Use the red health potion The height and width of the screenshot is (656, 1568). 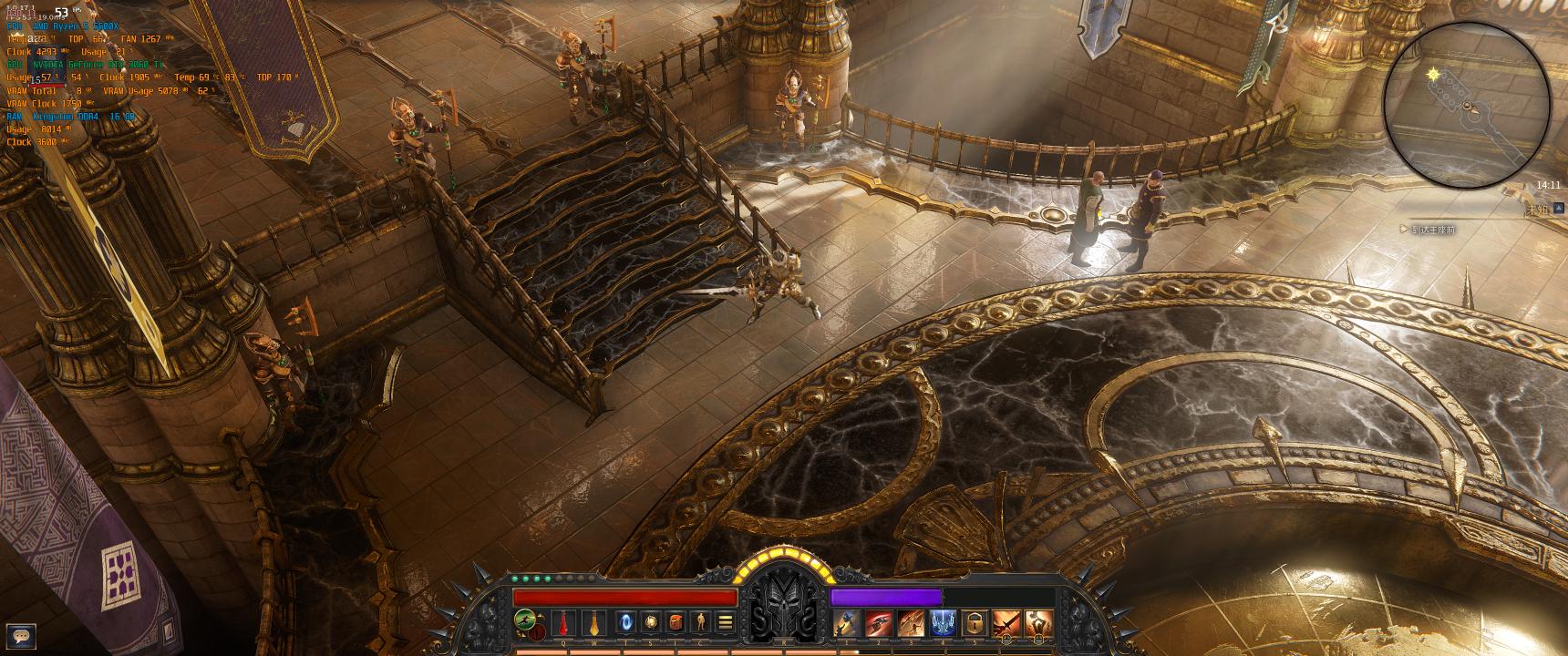pyautogui.click(x=565, y=622)
